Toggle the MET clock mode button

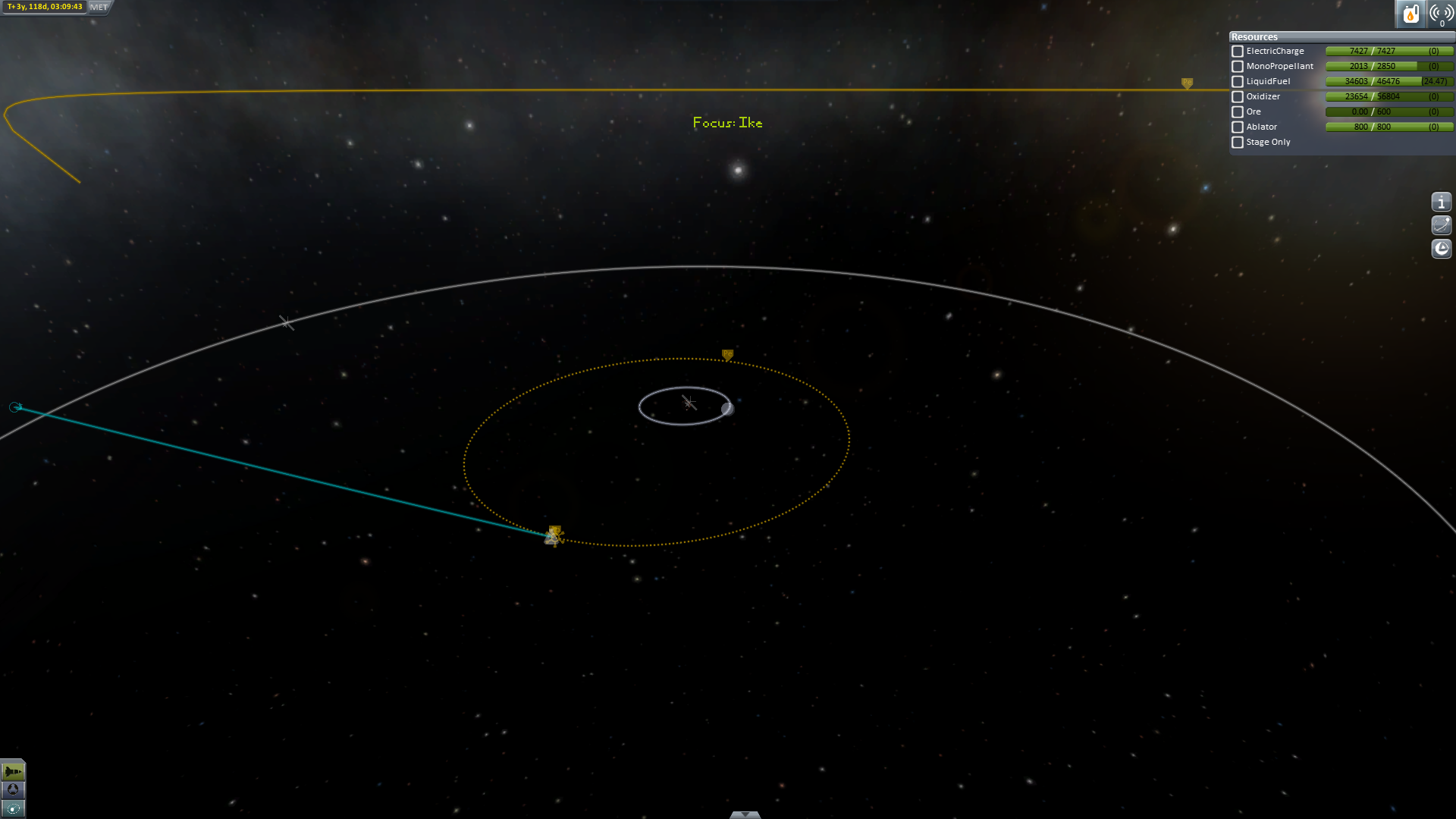tap(99, 7)
